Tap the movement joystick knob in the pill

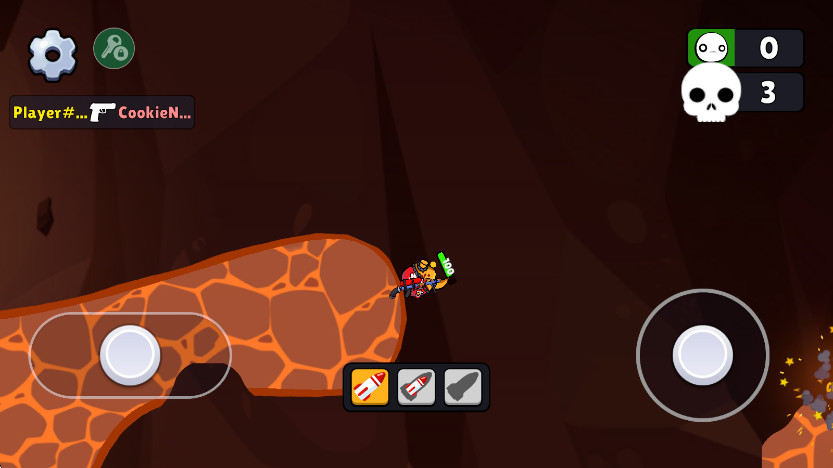pyautogui.click(x=130, y=354)
